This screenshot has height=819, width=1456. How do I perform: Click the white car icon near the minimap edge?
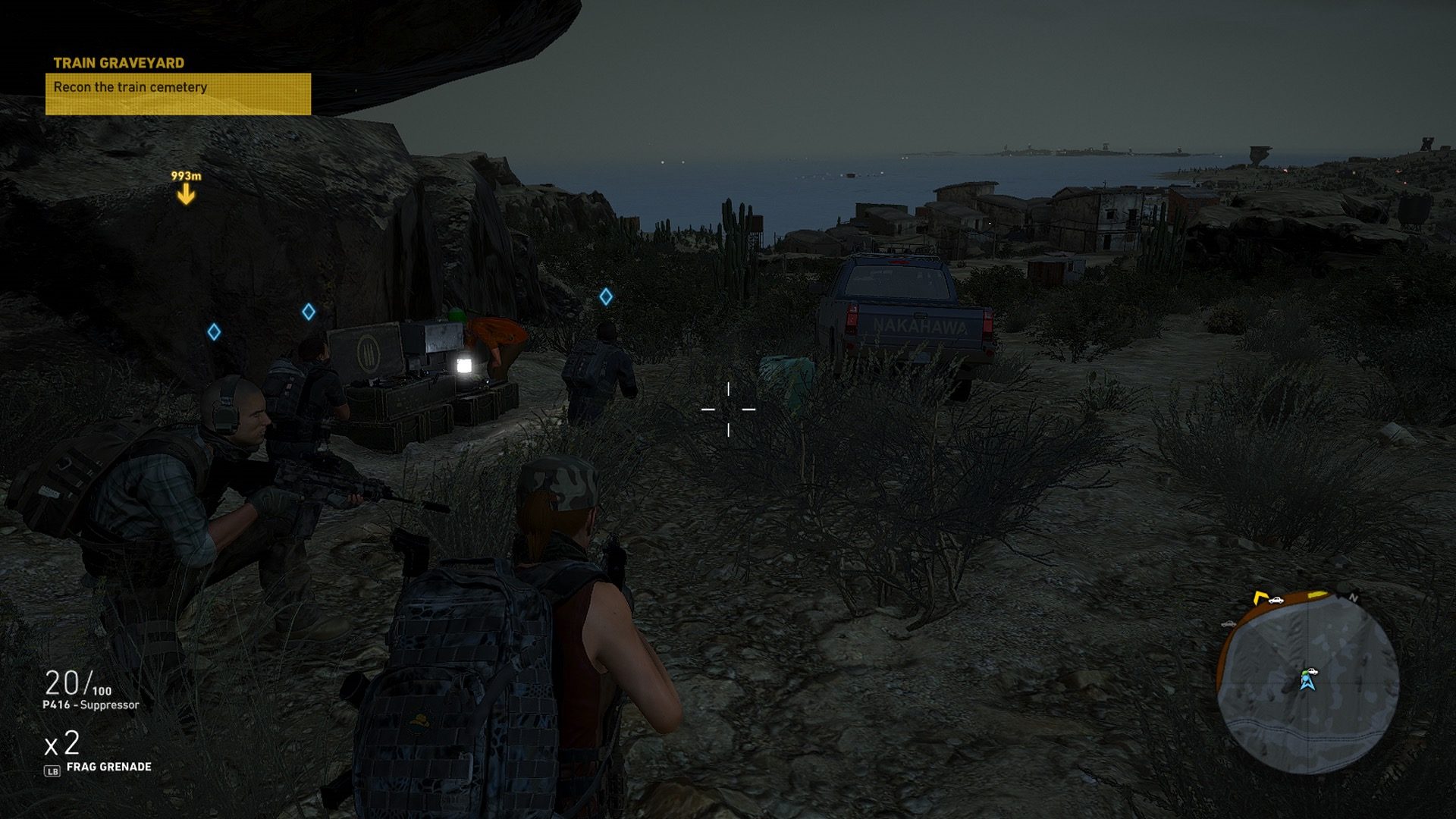1276,601
